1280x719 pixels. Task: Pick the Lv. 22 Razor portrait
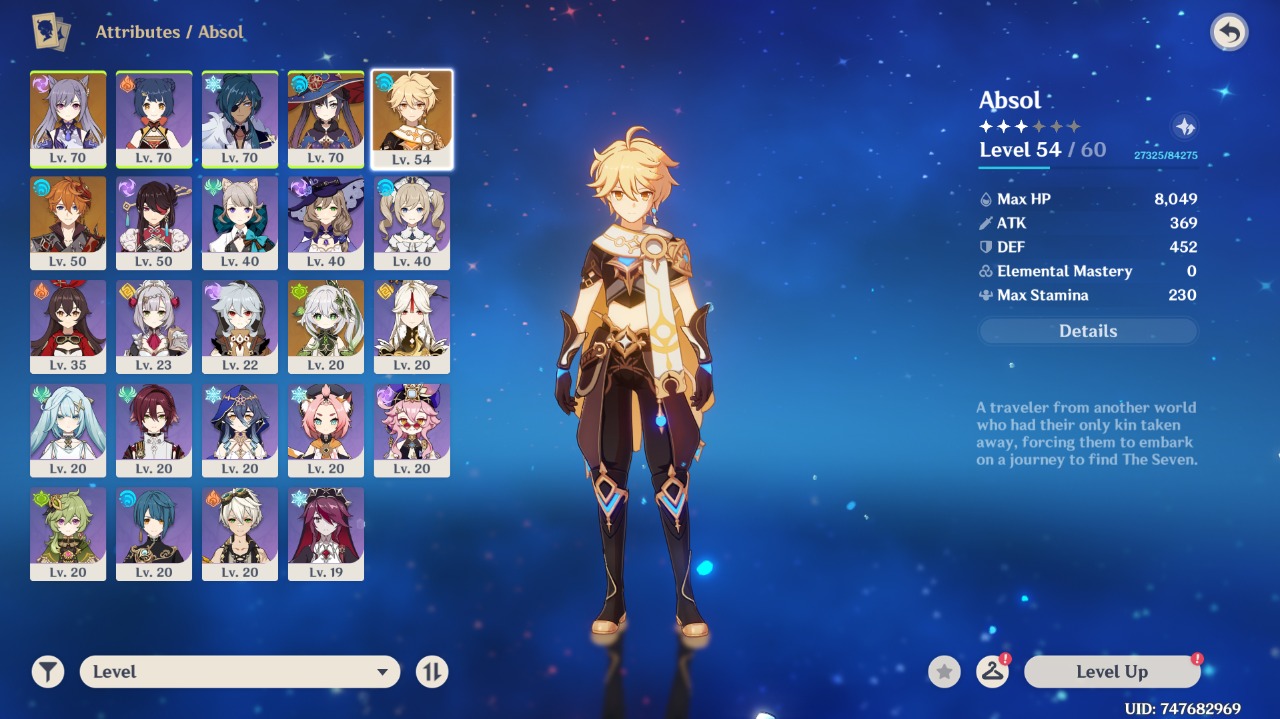[x=240, y=327]
